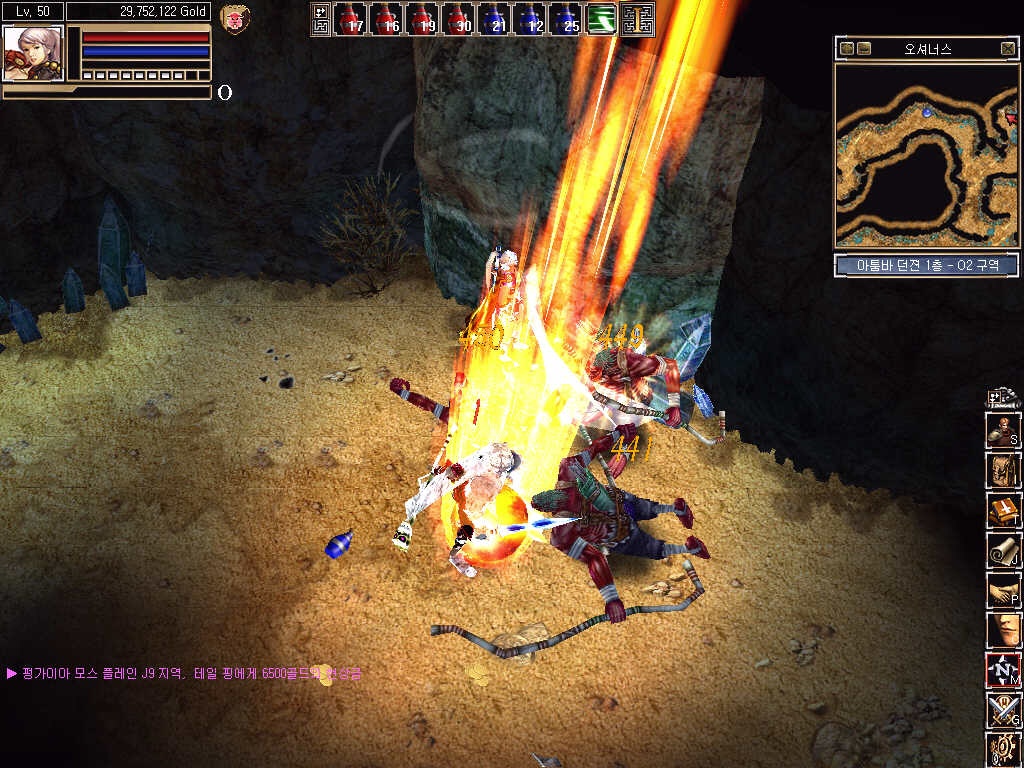The image size is (1024, 768).
Task: Close the minimap window
Action: click(1007, 48)
